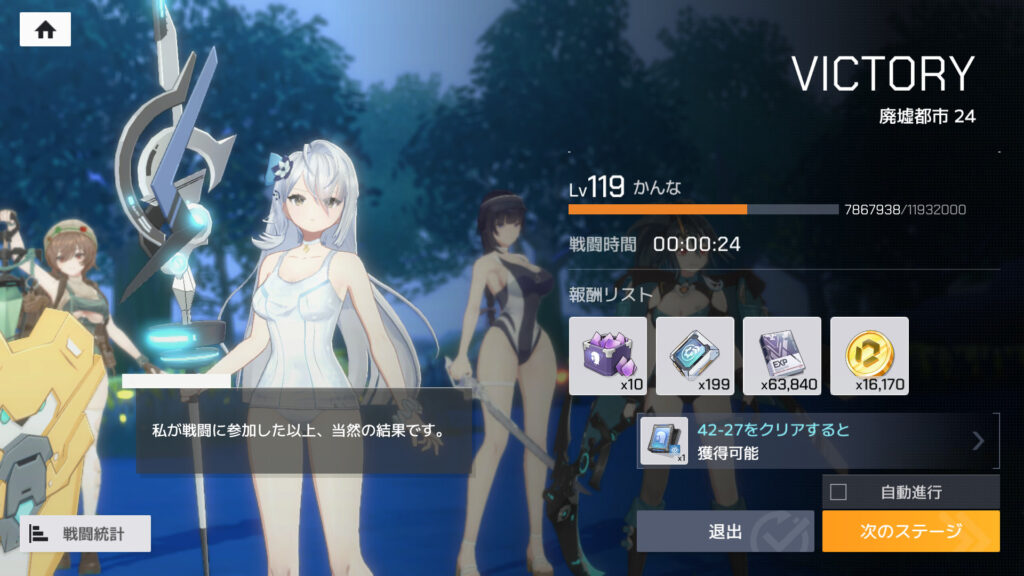Open the 戦闘統計 battle statistics
The width and height of the screenshot is (1024, 576).
tap(85, 533)
